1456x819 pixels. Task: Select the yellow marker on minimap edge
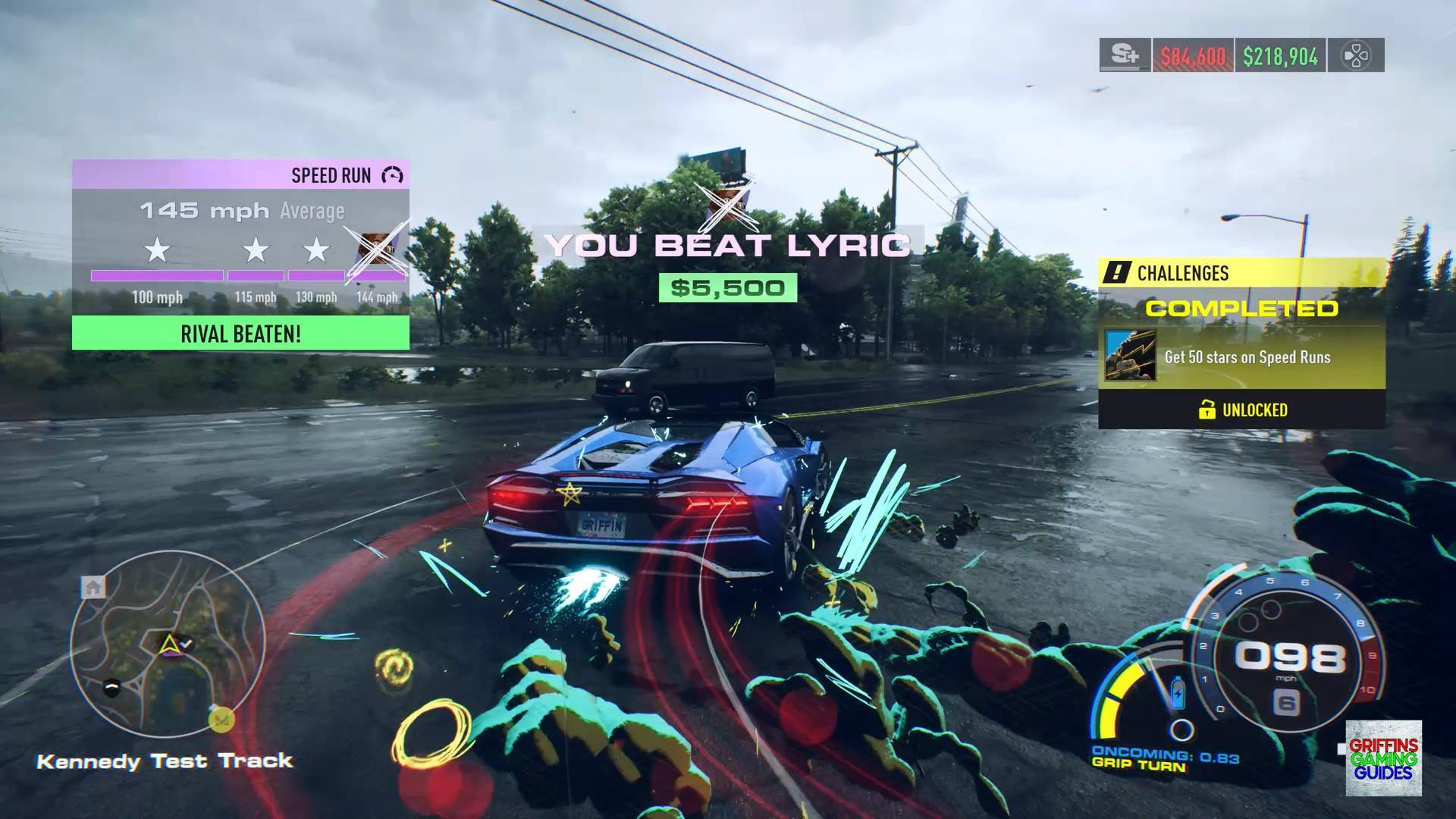221,719
